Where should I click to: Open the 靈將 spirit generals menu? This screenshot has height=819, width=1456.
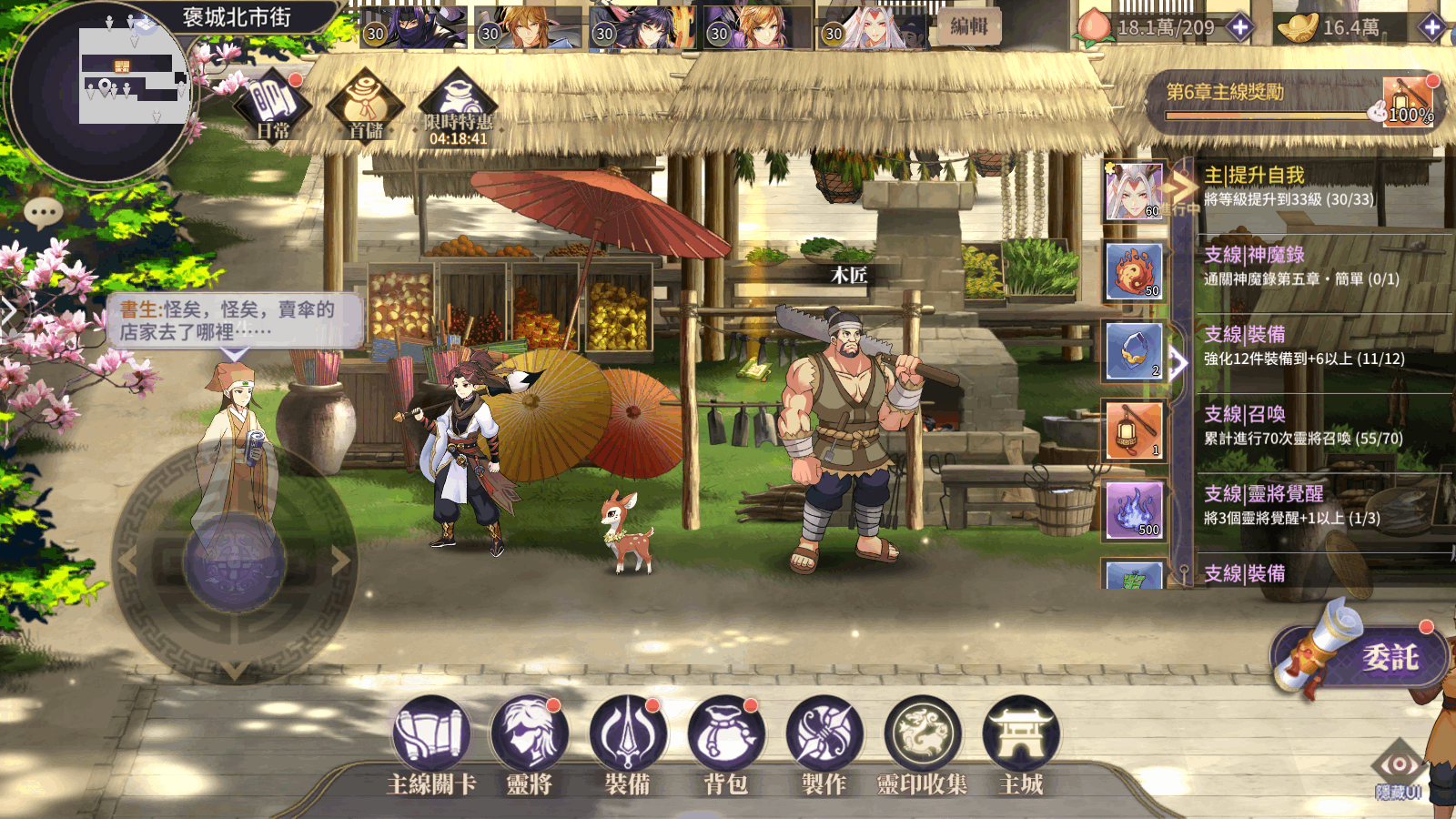(529, 735)
